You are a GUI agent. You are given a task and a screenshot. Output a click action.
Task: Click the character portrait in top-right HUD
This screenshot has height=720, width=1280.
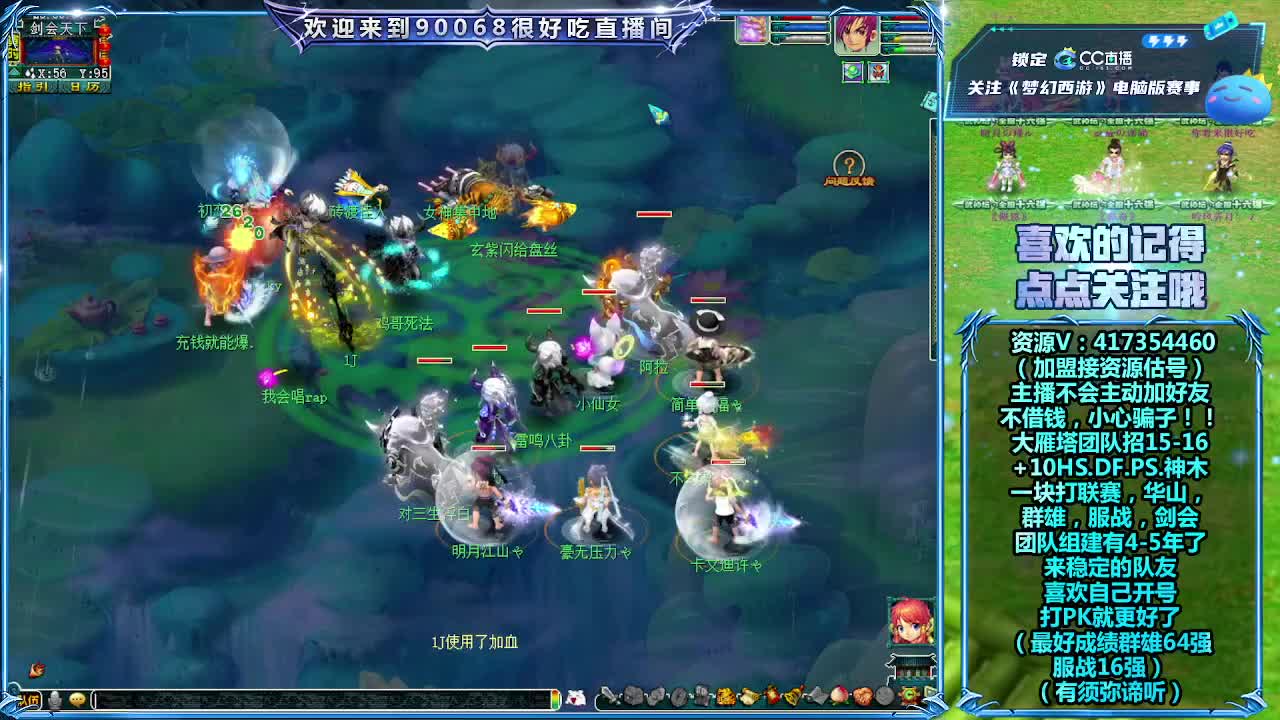(x=858, y=35)
